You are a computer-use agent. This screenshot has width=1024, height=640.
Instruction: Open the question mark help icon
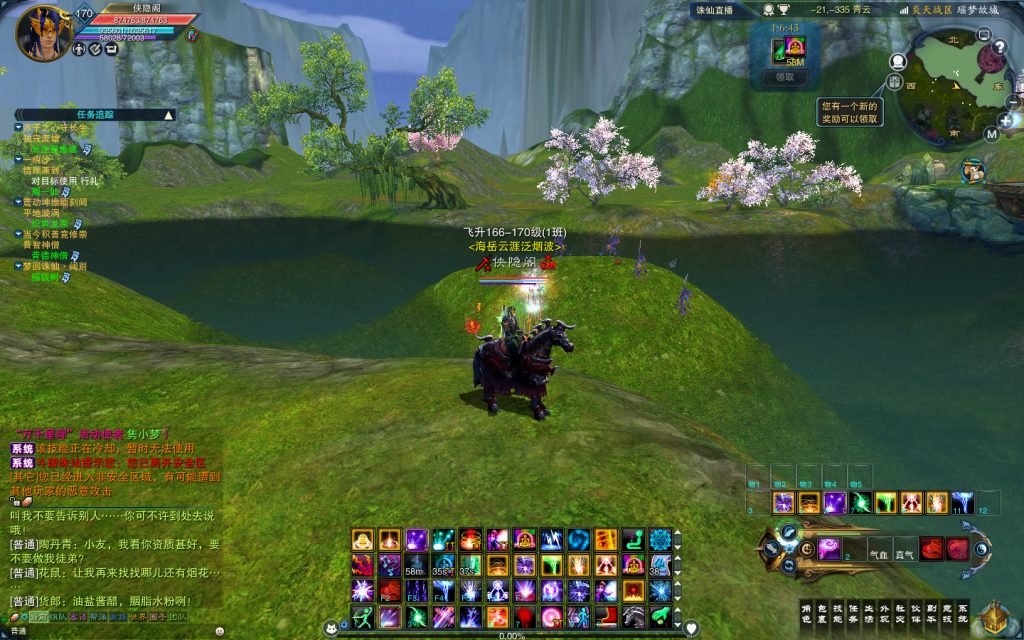point(998,47)
